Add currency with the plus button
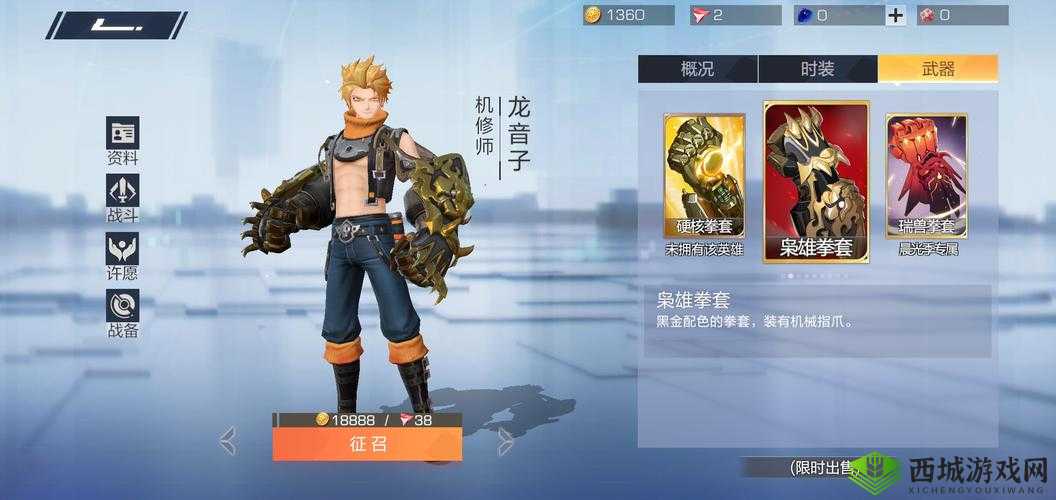1056x500 pixels. pos(896,15)
